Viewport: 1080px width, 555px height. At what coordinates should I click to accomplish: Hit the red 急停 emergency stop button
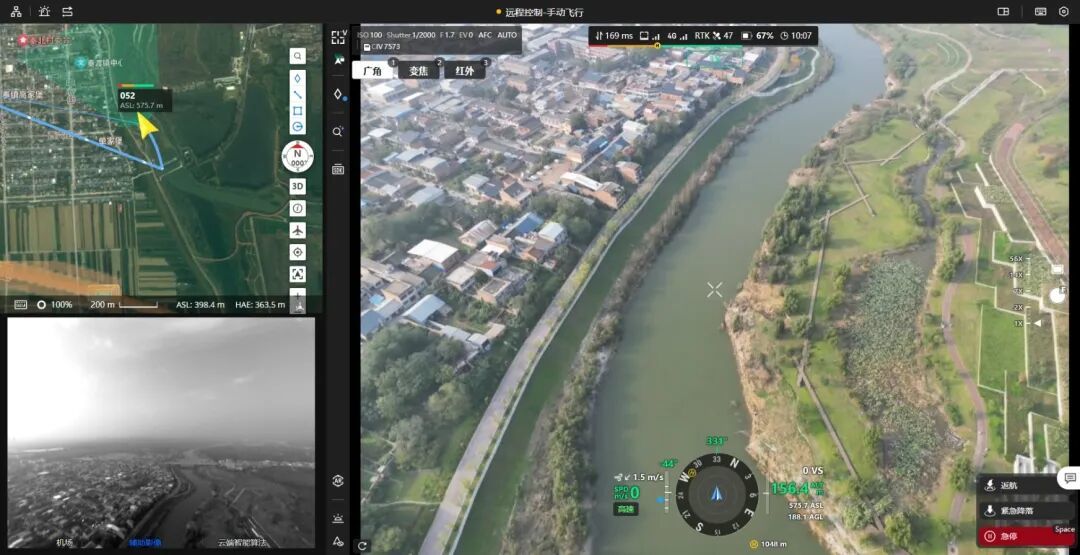tap(1018, 536)
